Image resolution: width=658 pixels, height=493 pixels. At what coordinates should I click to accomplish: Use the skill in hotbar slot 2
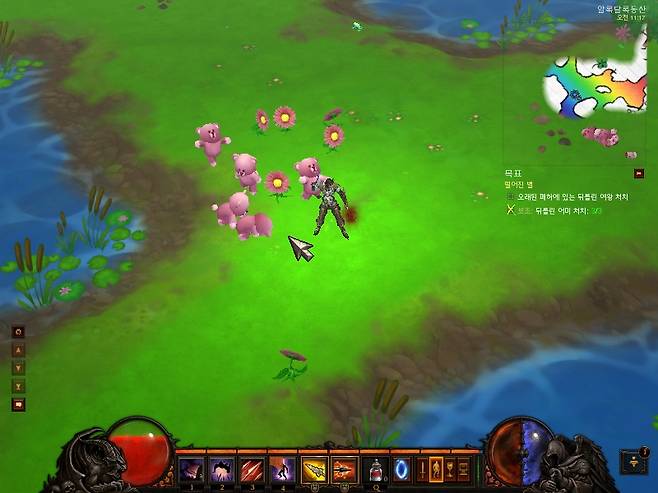coord(222,469)
